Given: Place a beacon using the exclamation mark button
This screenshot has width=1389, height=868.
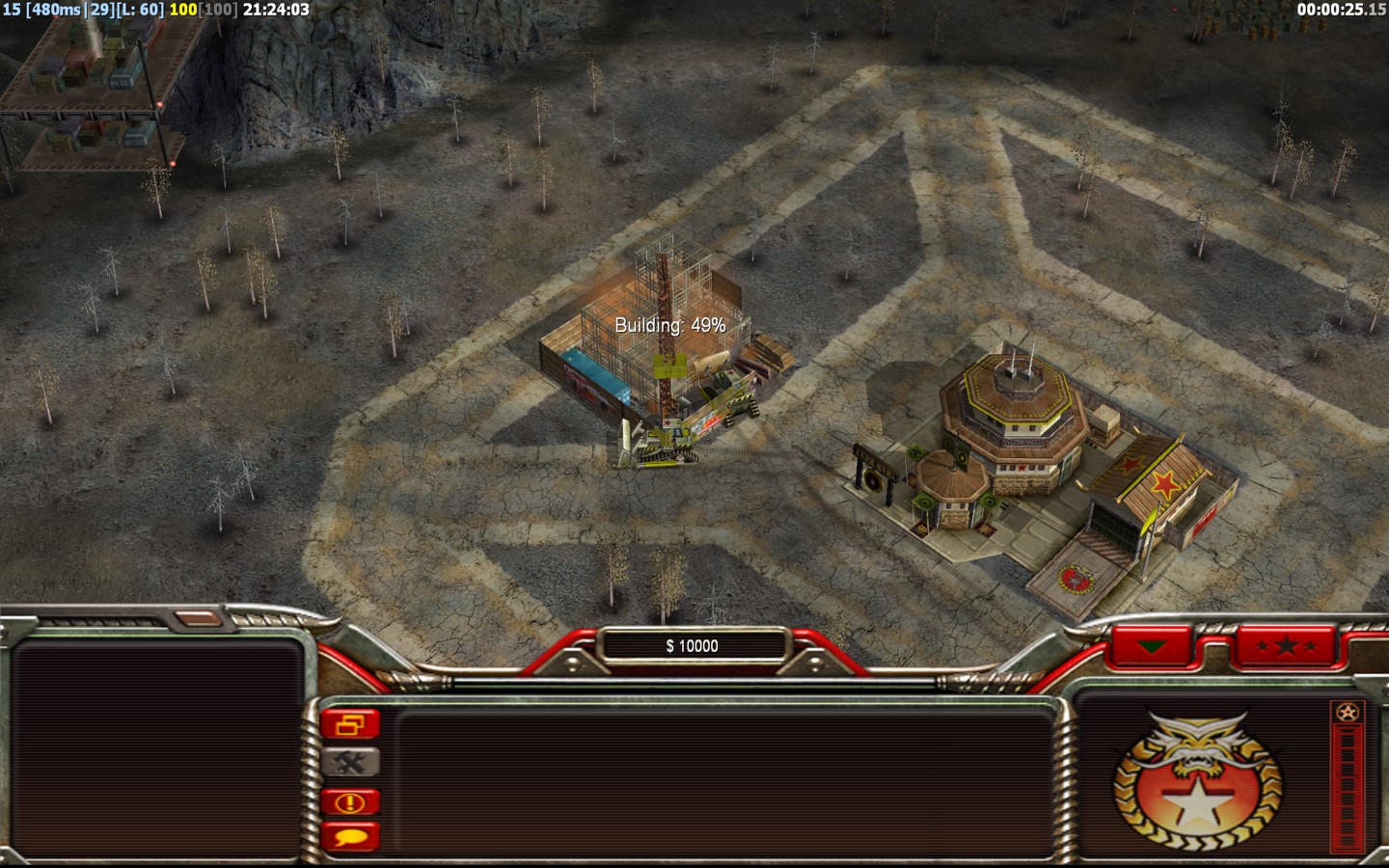Looking at the screenshot, I should coord(350,801).
